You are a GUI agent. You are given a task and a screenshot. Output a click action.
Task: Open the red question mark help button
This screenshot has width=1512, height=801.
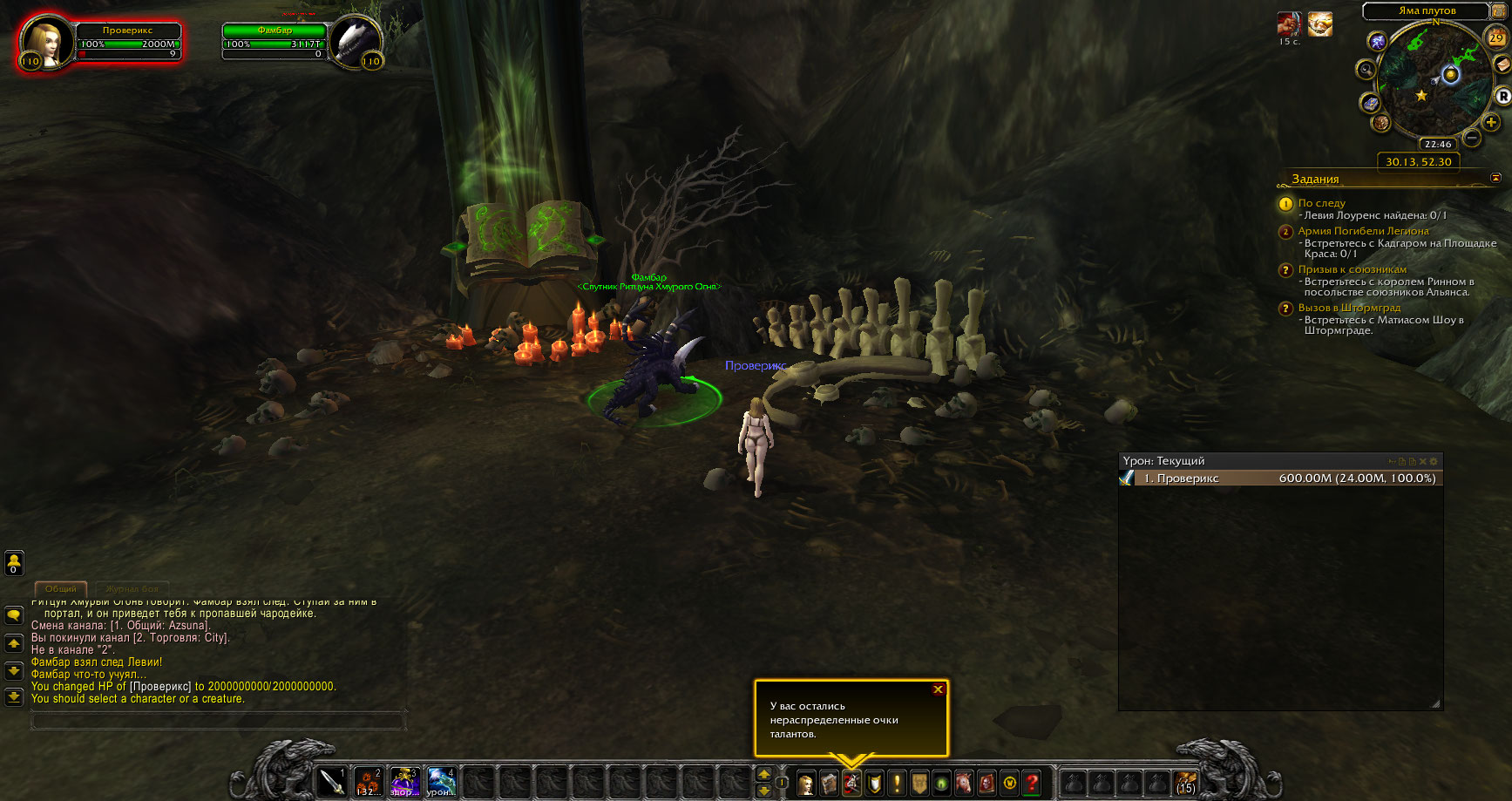[x=1032, y=783]
